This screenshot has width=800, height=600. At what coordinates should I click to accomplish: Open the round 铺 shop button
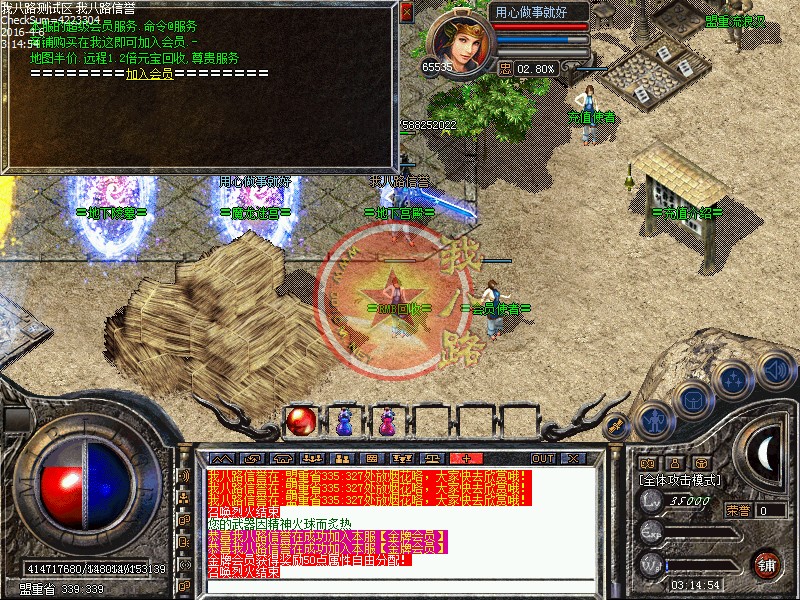pos(767,563)
